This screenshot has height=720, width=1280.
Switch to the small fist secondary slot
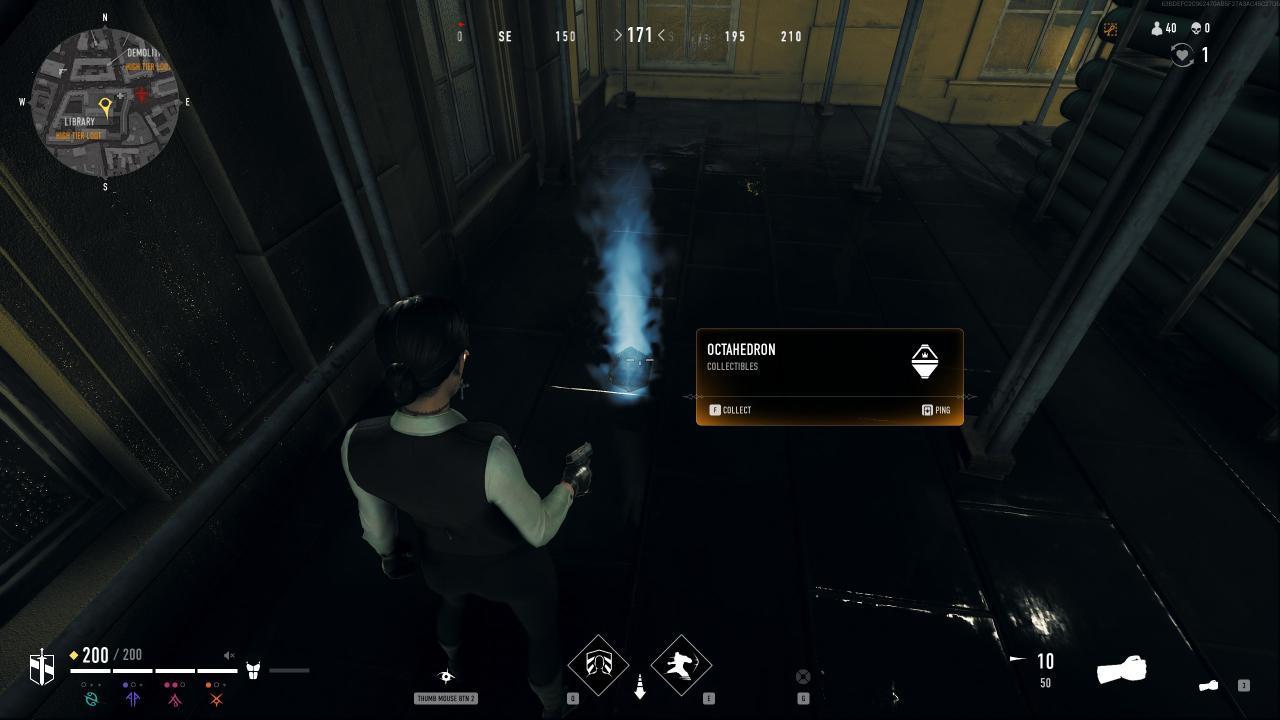tap(1209, 686)
